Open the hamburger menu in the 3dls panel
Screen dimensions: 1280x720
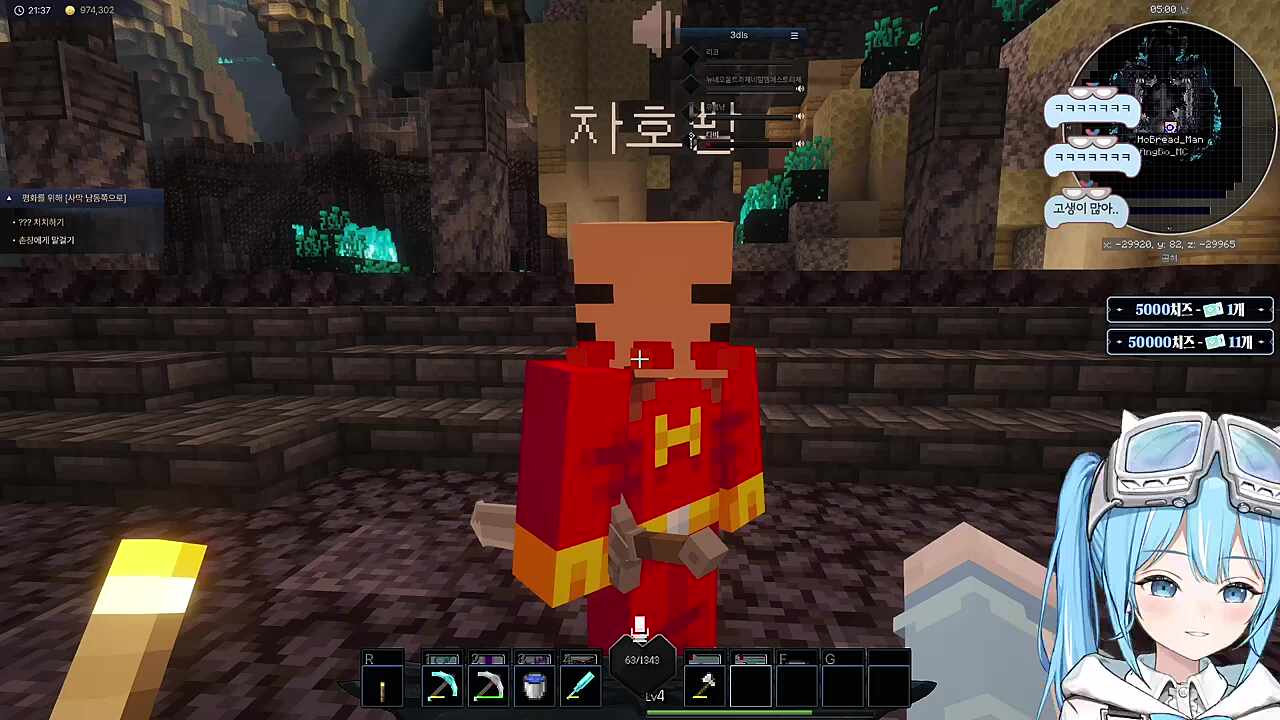tap(794, 35)
